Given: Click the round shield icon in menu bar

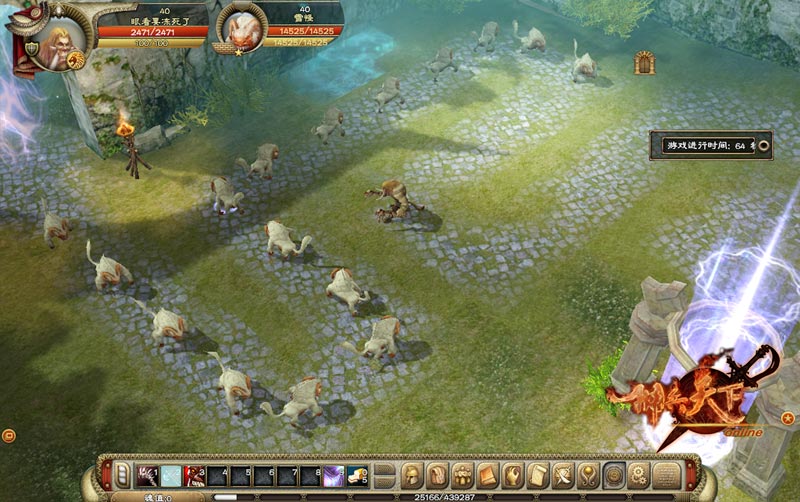Looking at the screenshot, I should pos(614,473).
